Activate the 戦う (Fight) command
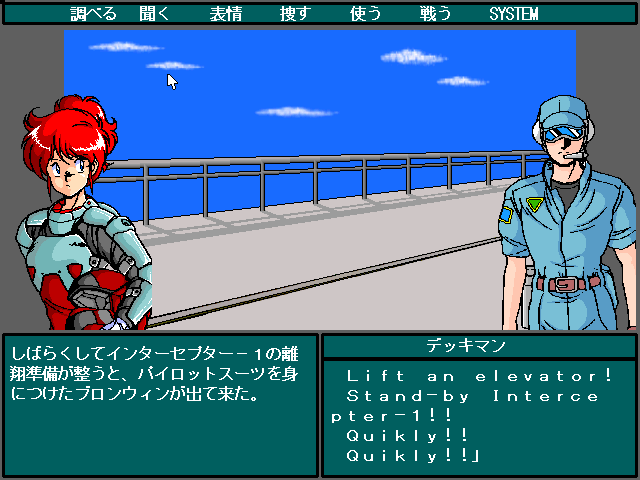The image size is (640, 480). [435, 14]
